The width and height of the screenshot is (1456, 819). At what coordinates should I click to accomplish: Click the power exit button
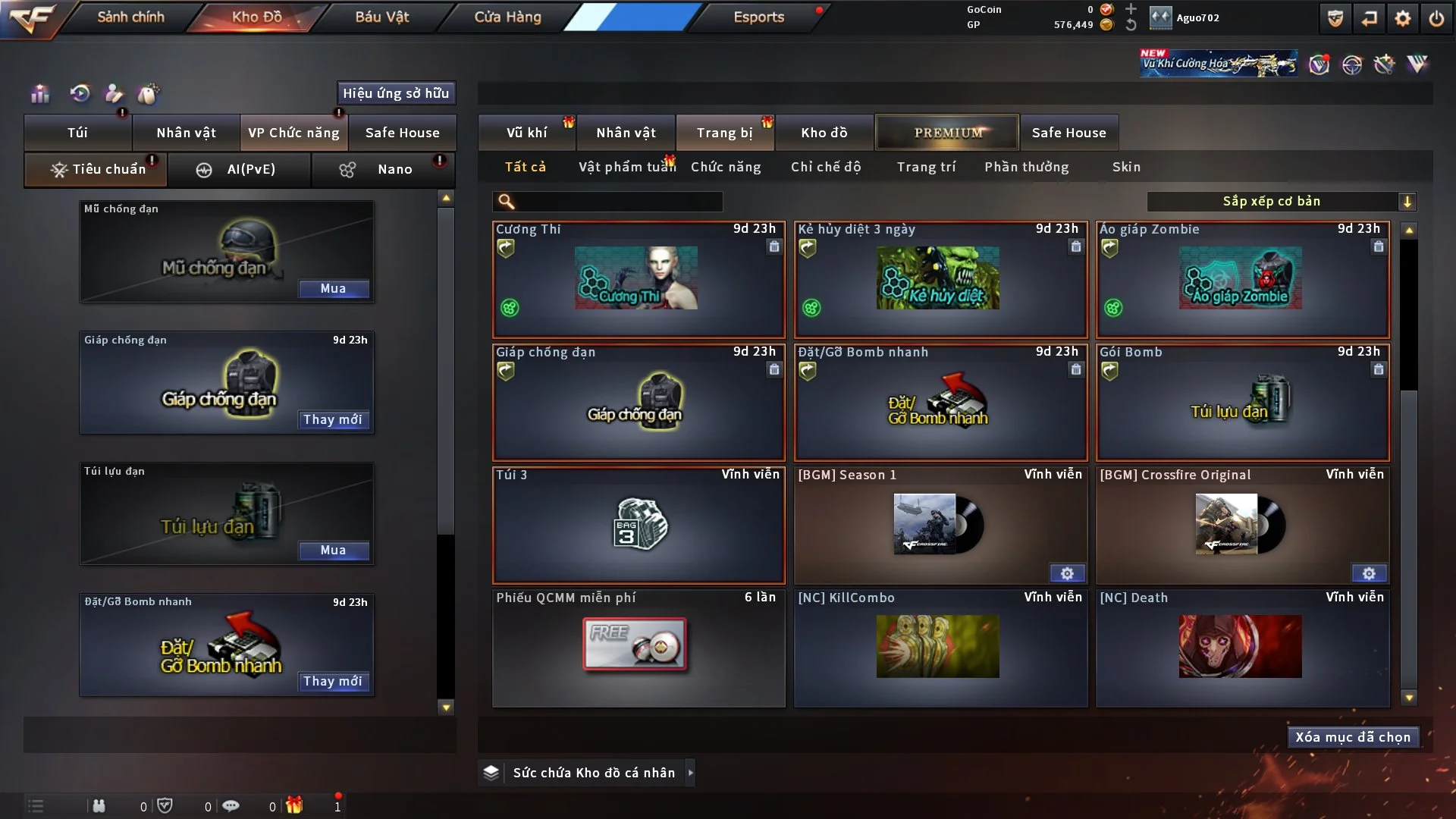(1436, 18)
